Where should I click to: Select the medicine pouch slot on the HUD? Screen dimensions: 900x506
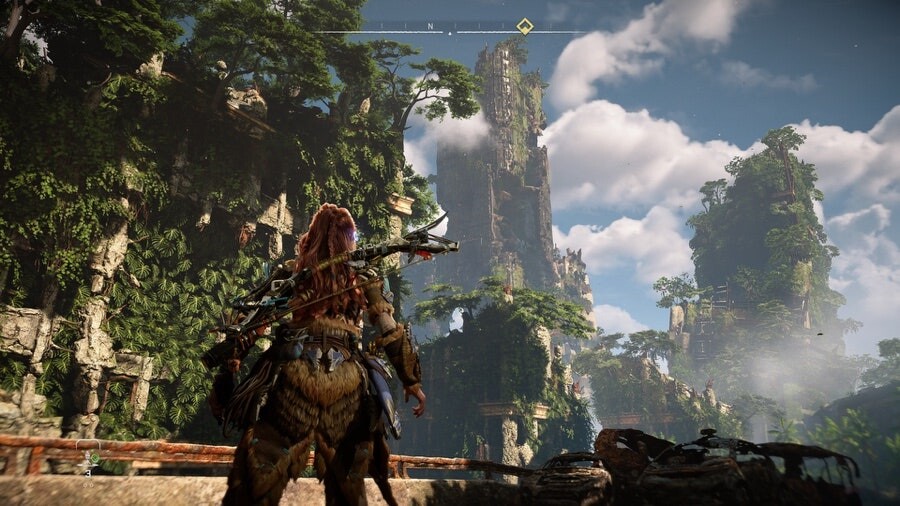coord(90,459)
